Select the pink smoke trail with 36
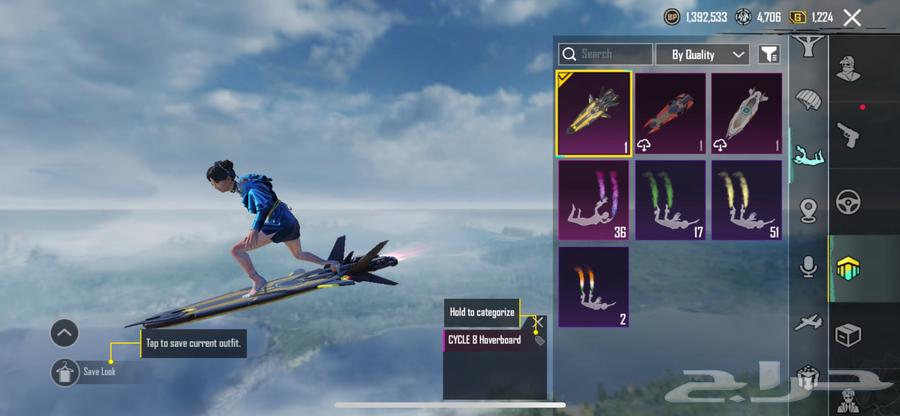This screenshot has width=900, height=416. pos(594,200)
